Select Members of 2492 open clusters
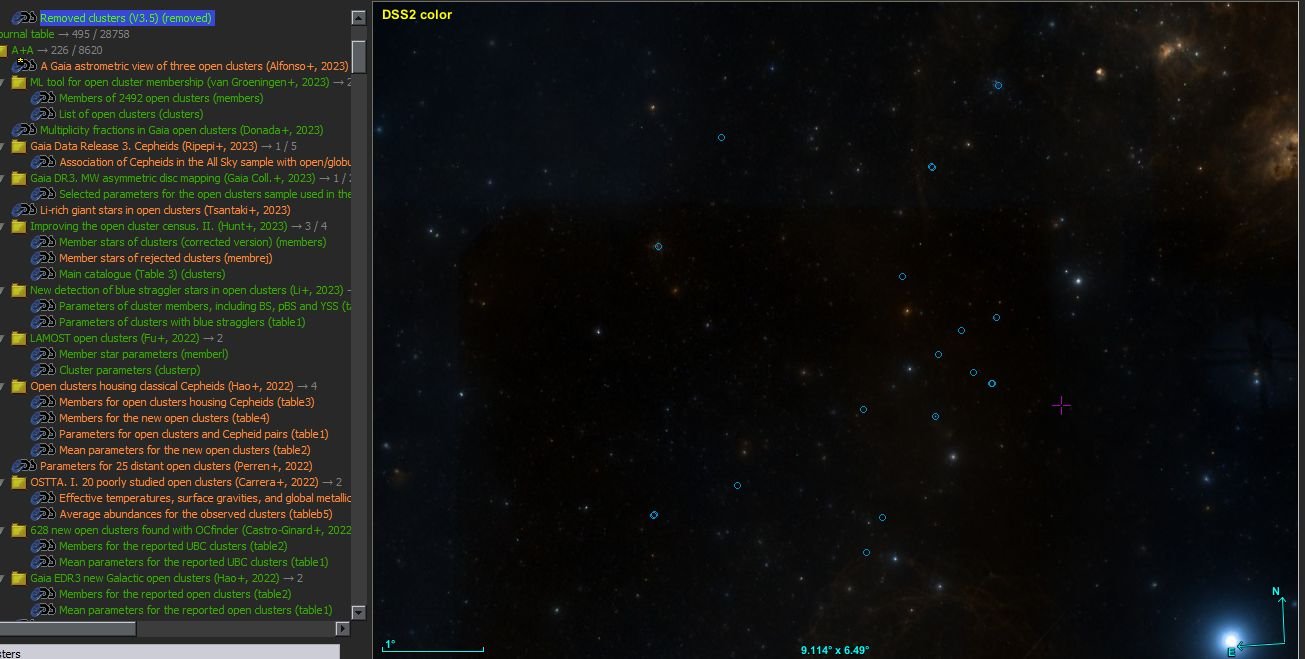 (x=160, y=98)
